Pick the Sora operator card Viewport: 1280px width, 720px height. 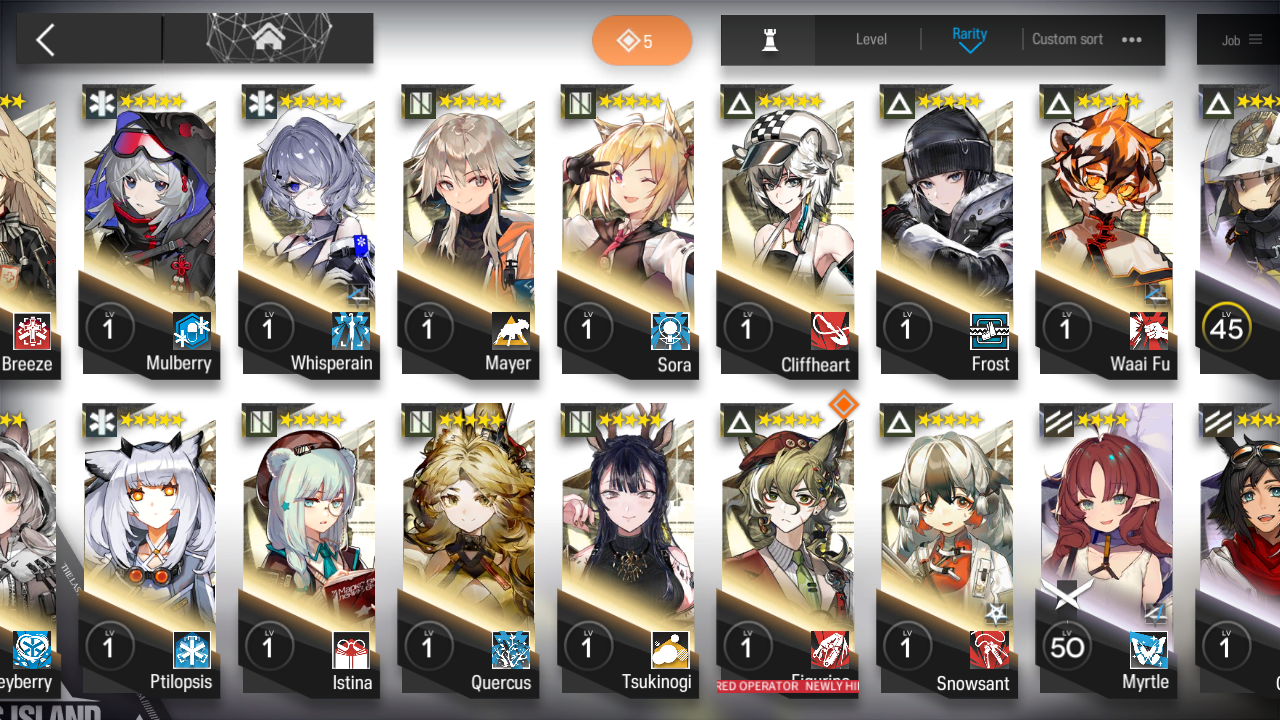(x=628, y=230)
